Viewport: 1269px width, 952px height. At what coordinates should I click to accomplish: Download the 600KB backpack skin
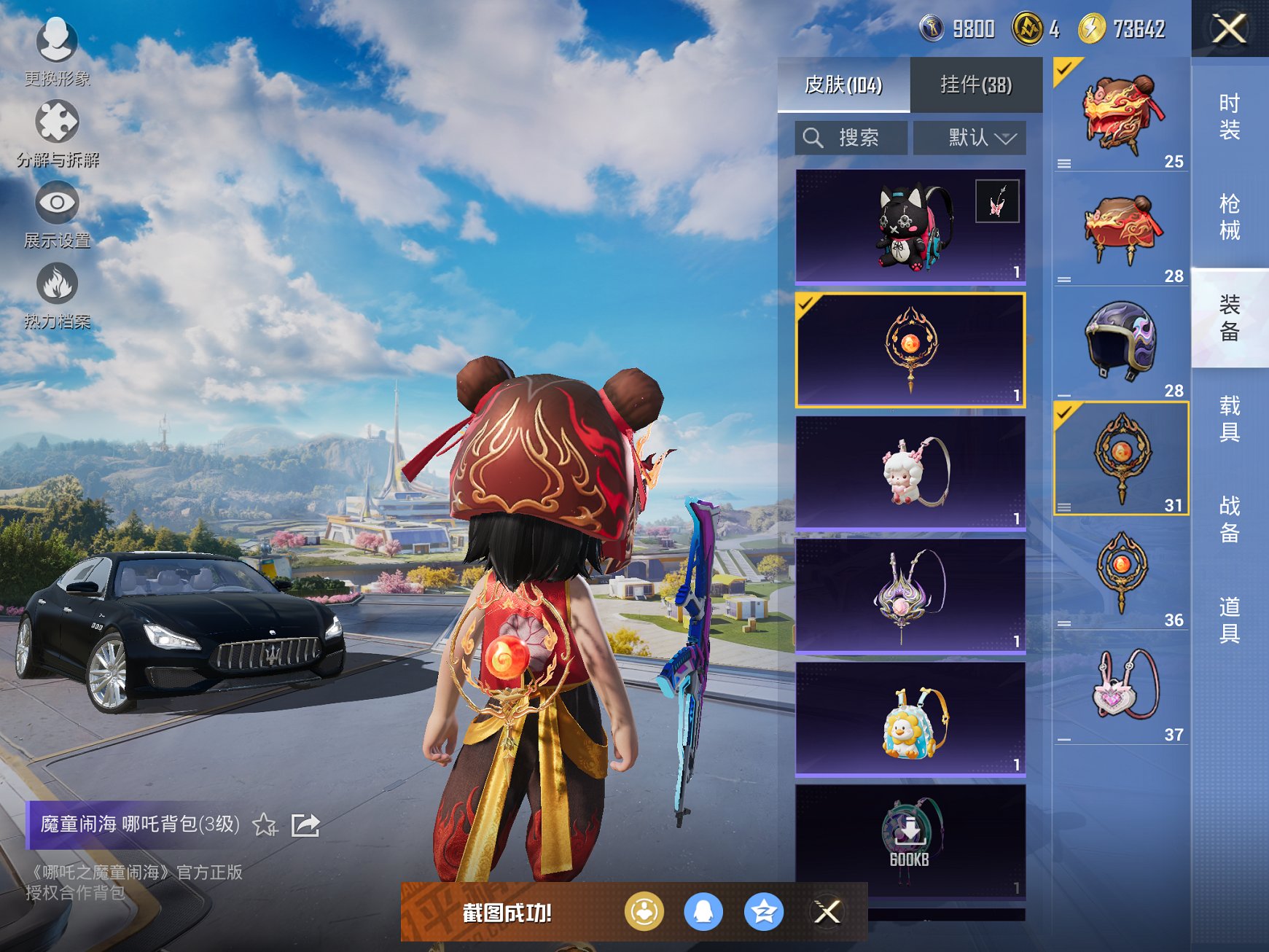tap(910, 837)
